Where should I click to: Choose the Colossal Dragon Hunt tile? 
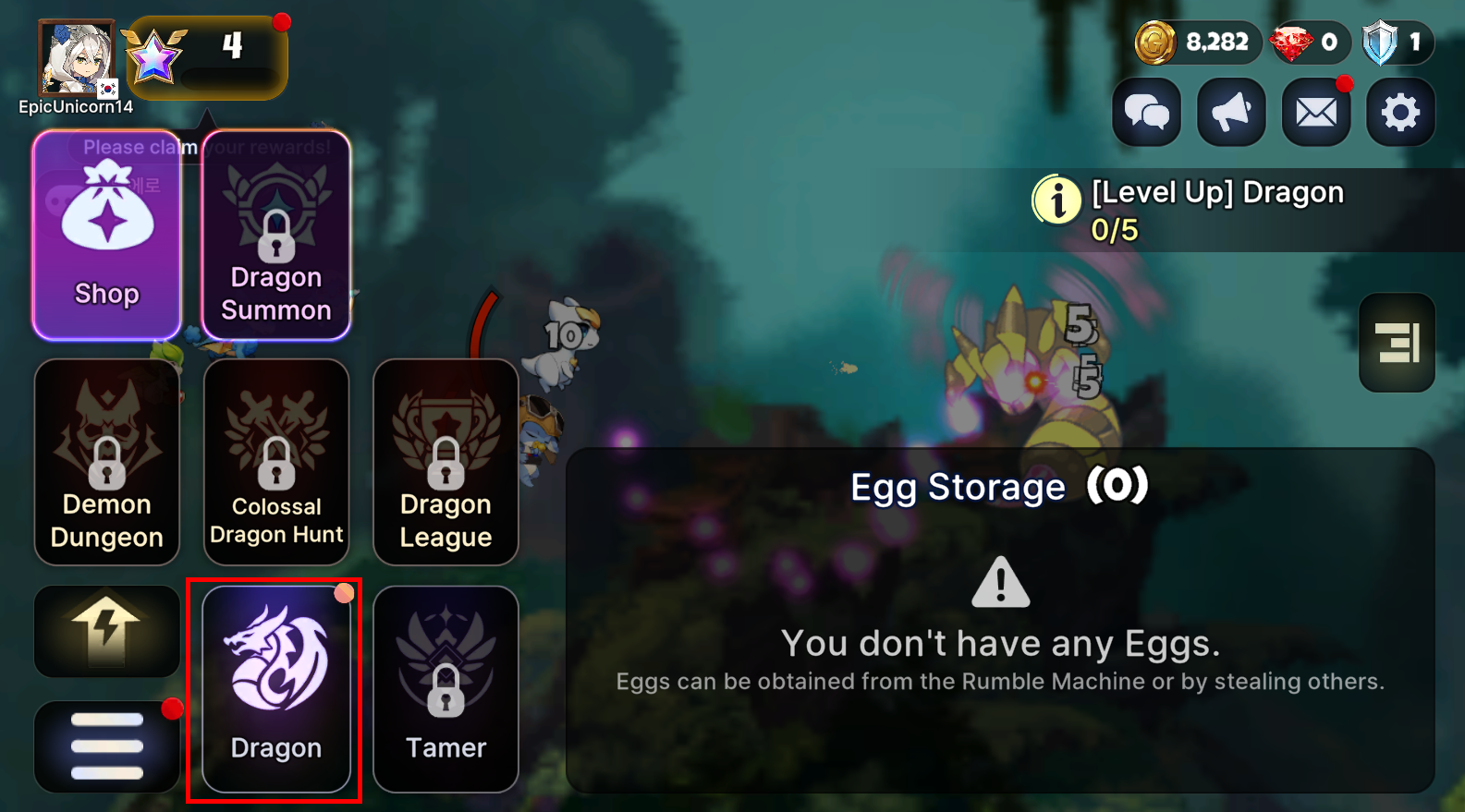tap(276, 462)
